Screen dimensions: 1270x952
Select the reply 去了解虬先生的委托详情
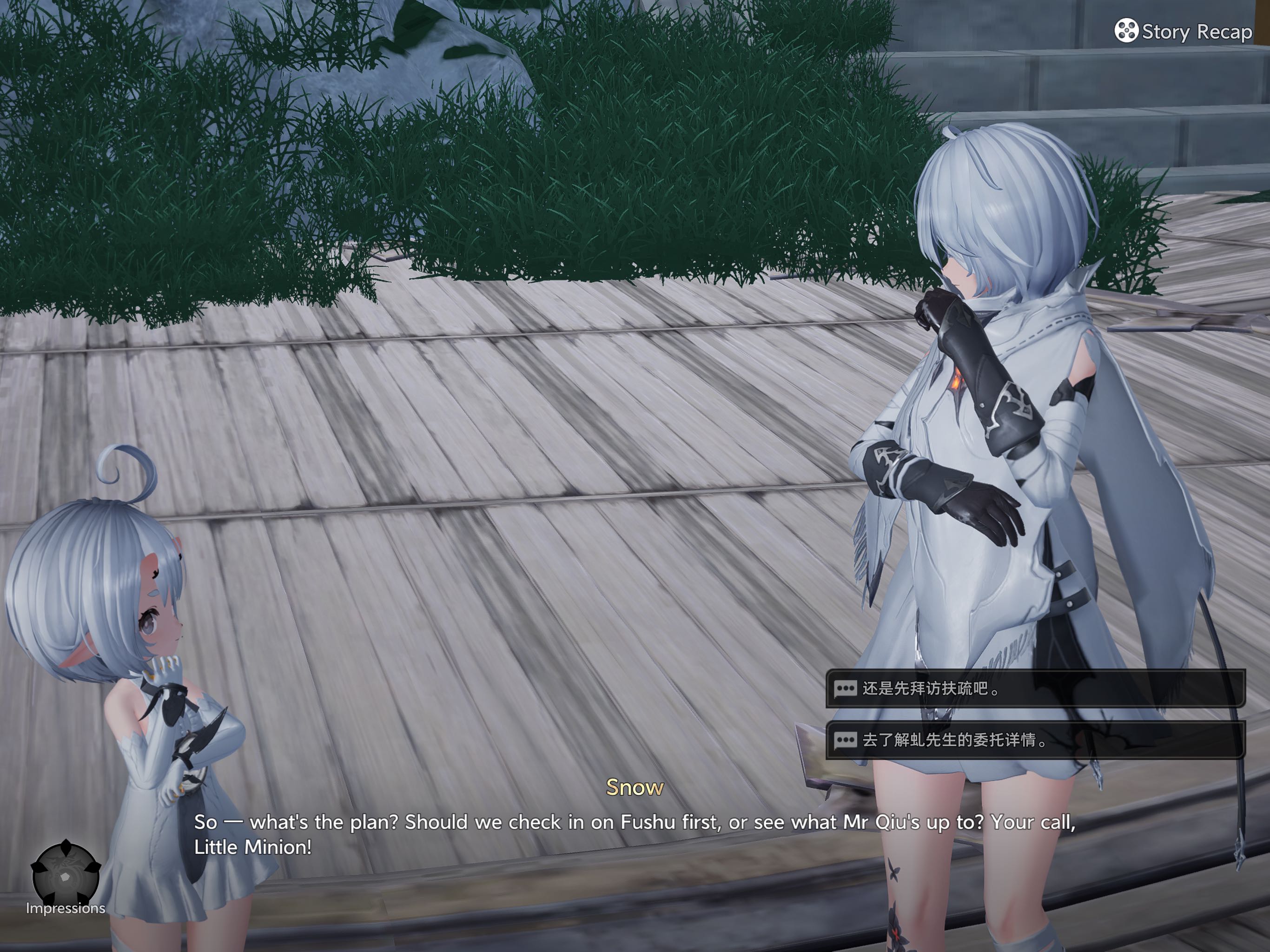coord(1035,740)
